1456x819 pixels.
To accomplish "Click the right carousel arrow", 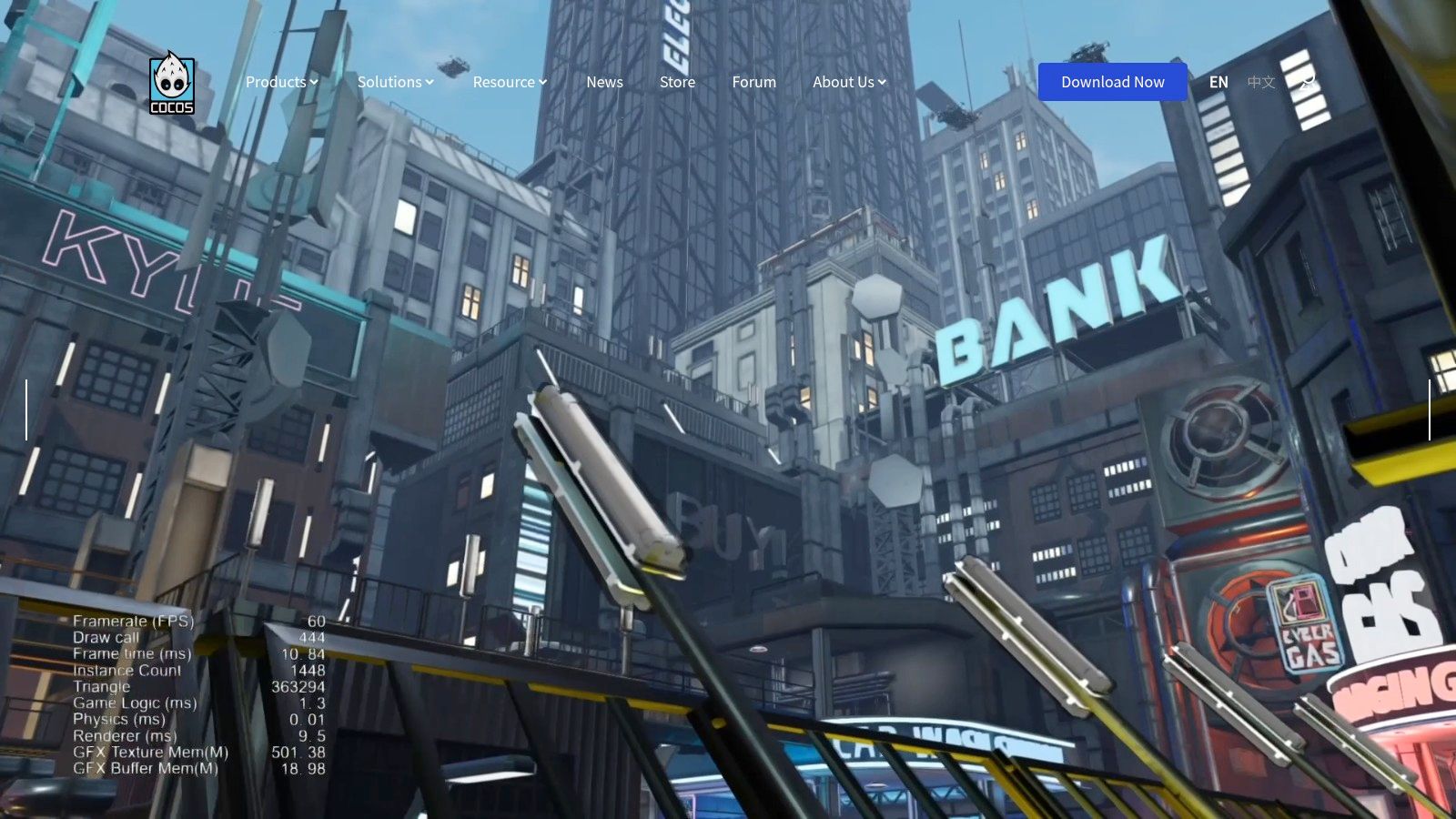I will pos(1429,411).
